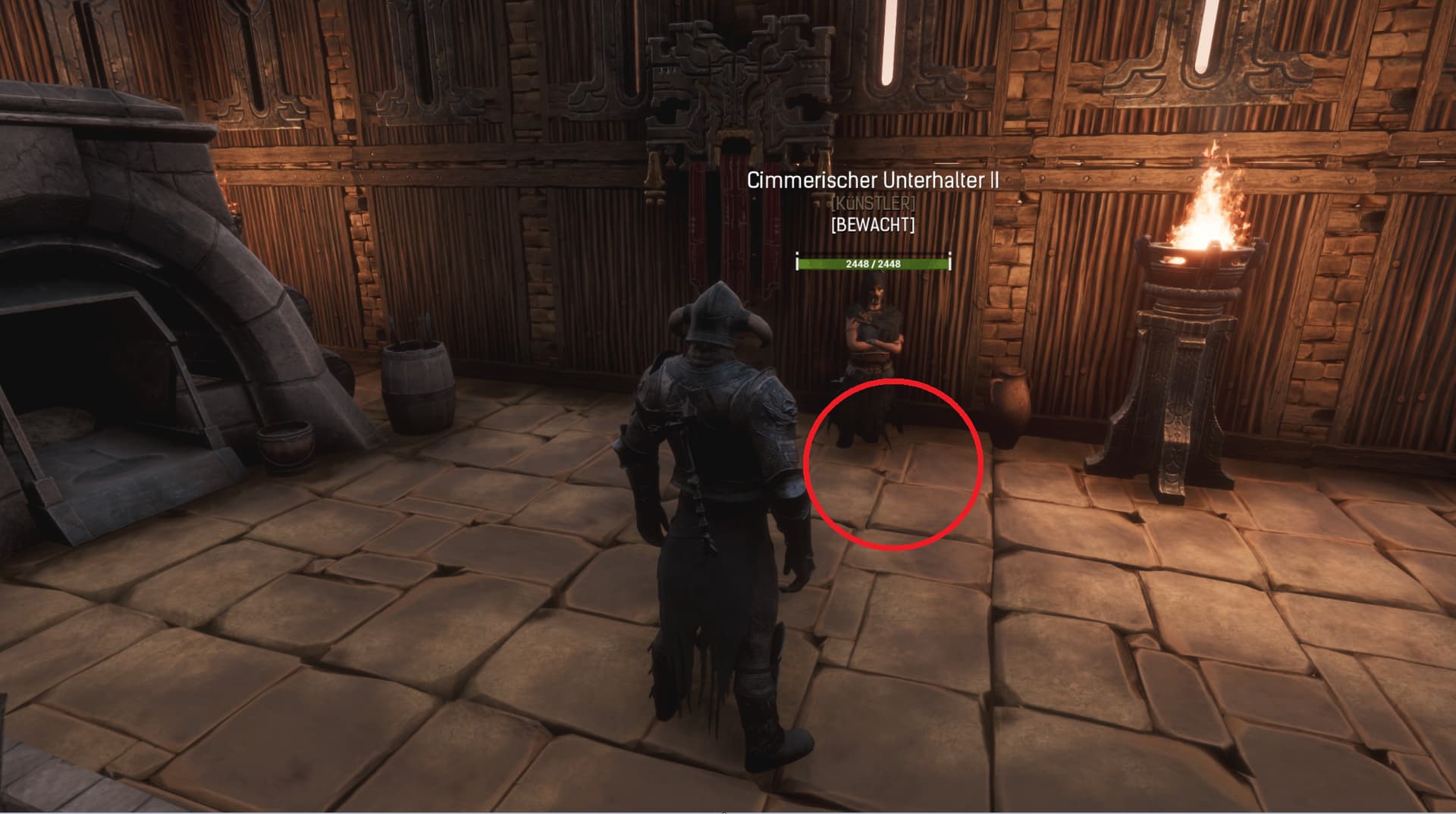Click the left marker of the health bar

798,261
